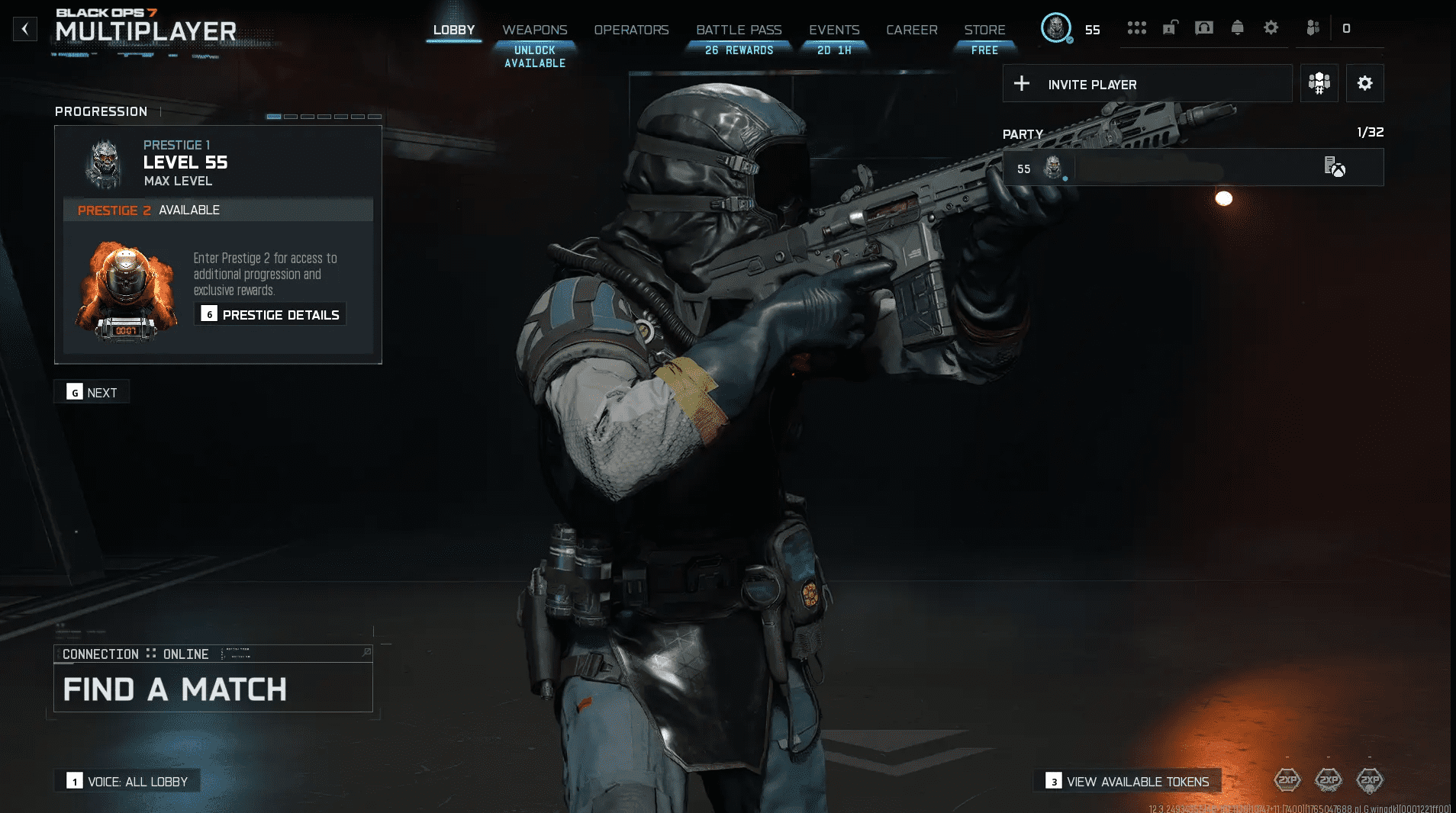This screenshot has height=813, width=1456.
Task: Click your player emblem next to level 55
Action: click(1055, 29)
